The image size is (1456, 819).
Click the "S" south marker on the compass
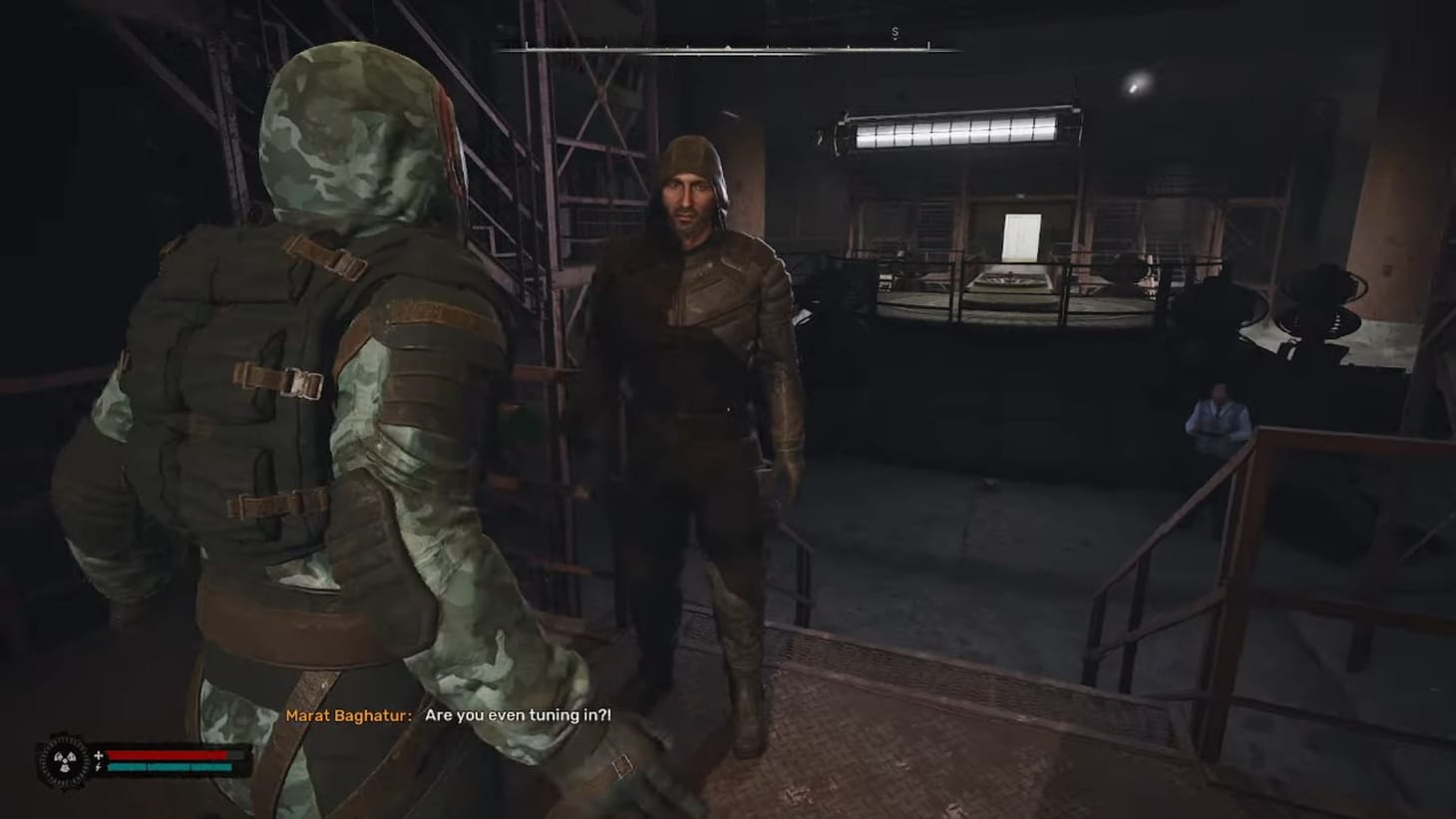(x=895, y=33)
